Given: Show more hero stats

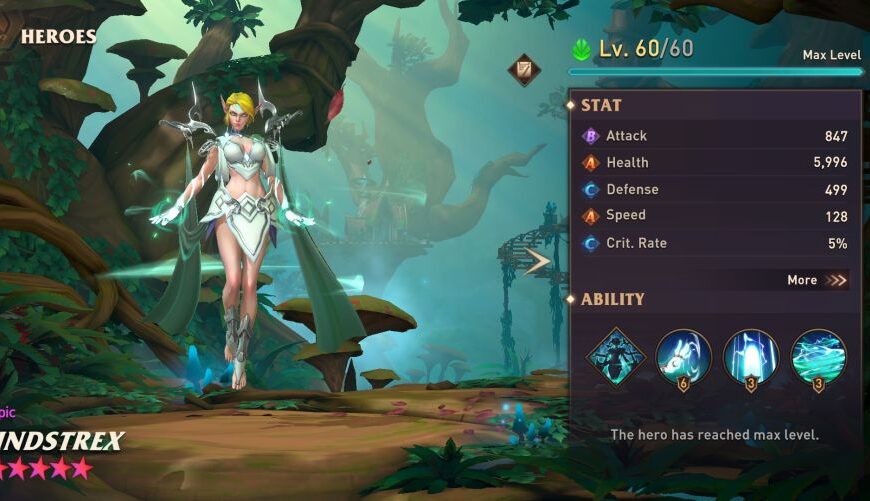Looking at the screenshot, I should 816,280.
